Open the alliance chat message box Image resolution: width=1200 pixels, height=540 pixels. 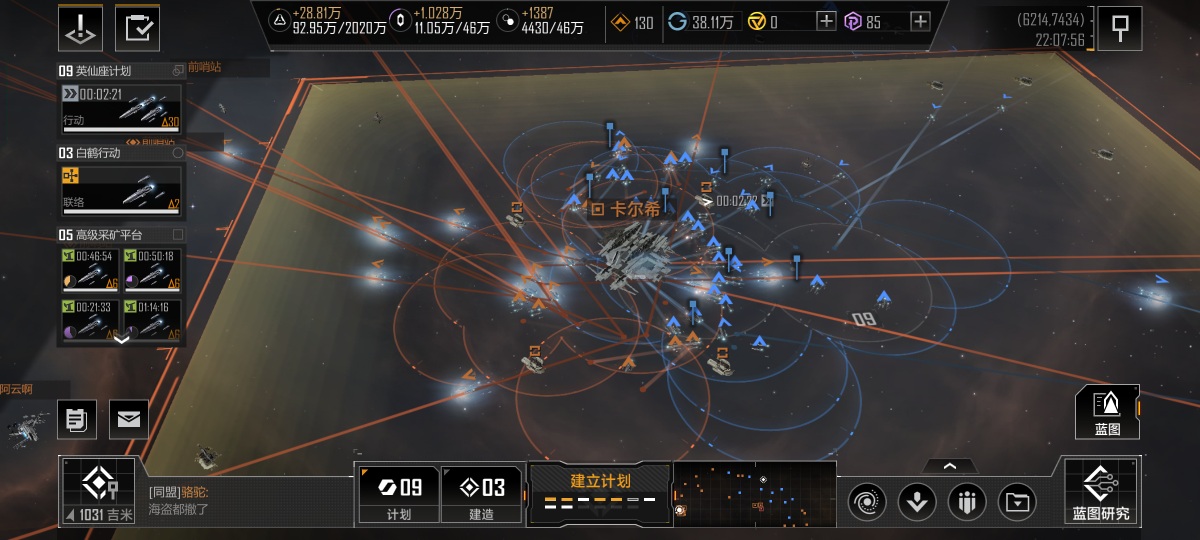pos(245,500)
